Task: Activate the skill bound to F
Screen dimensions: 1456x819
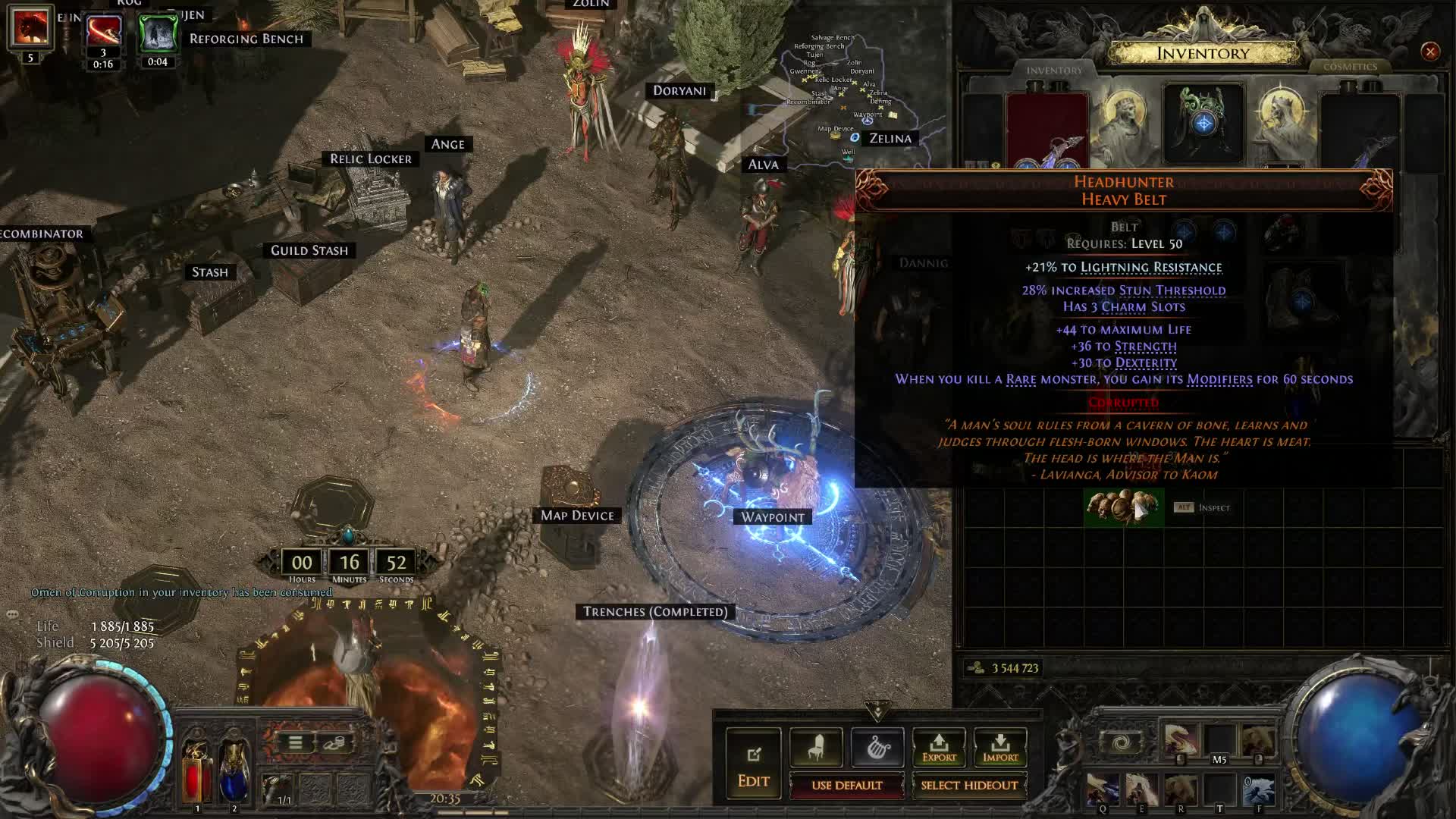Action: point(1259,790)
